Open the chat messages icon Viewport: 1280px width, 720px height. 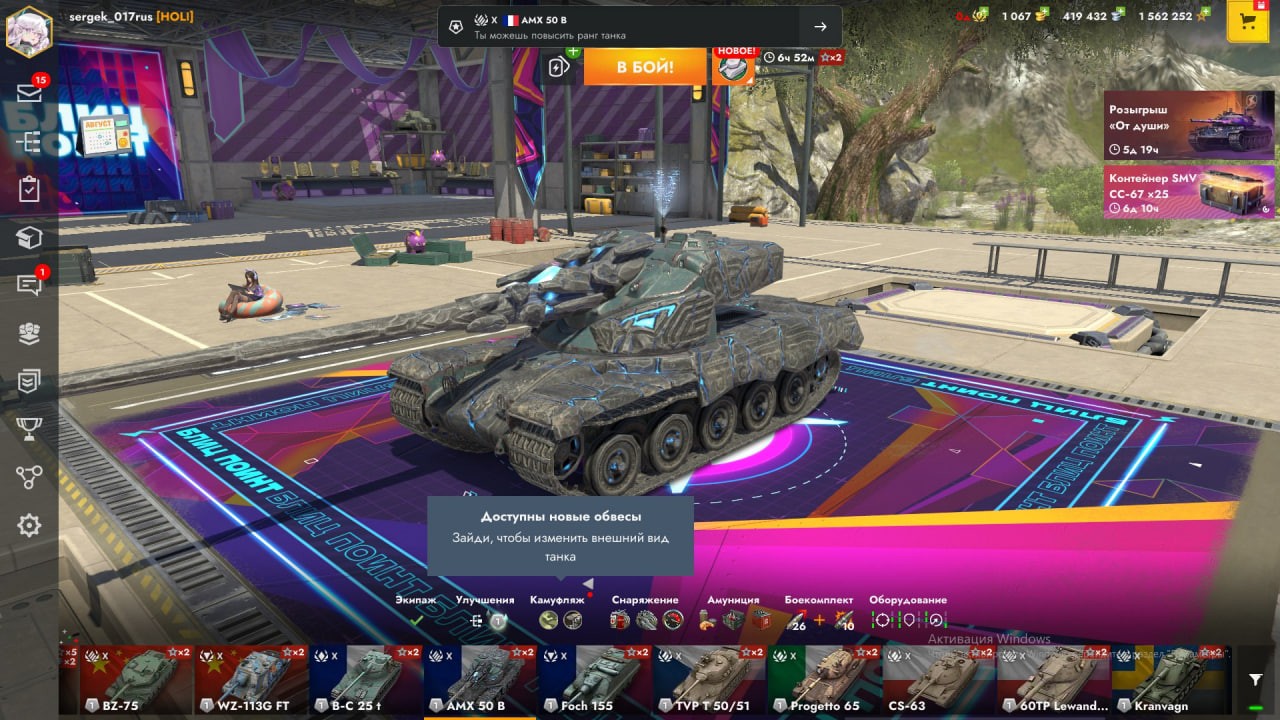[29, 285]
